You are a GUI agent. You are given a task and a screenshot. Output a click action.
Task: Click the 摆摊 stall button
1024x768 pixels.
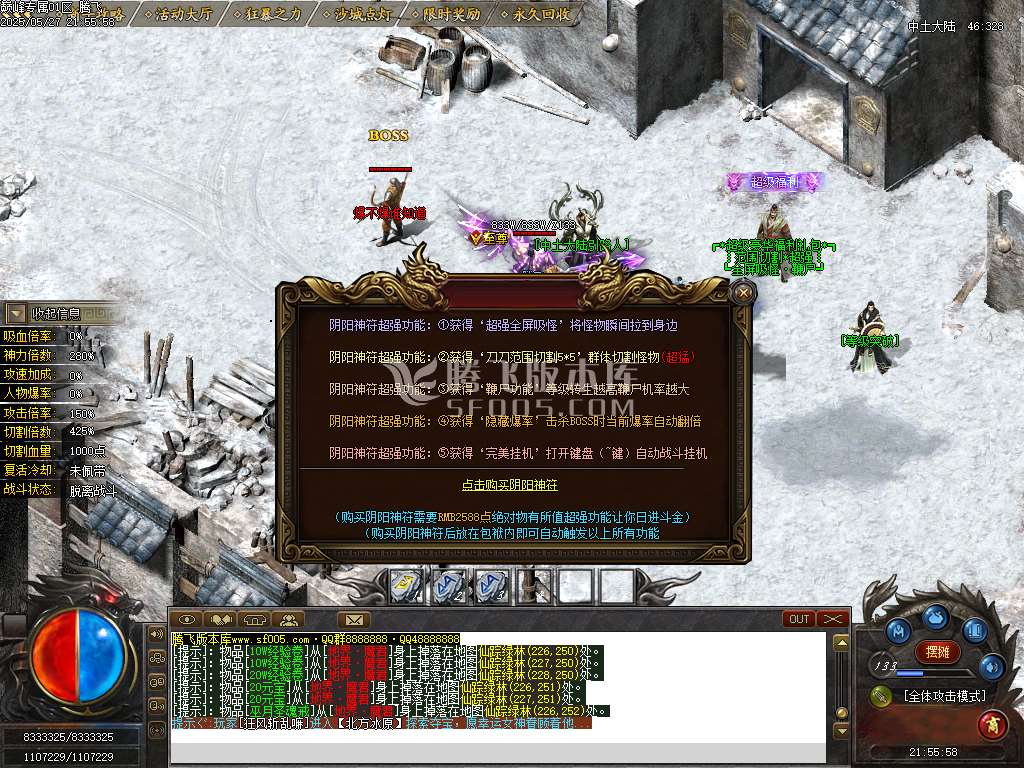tap(938, 652)
